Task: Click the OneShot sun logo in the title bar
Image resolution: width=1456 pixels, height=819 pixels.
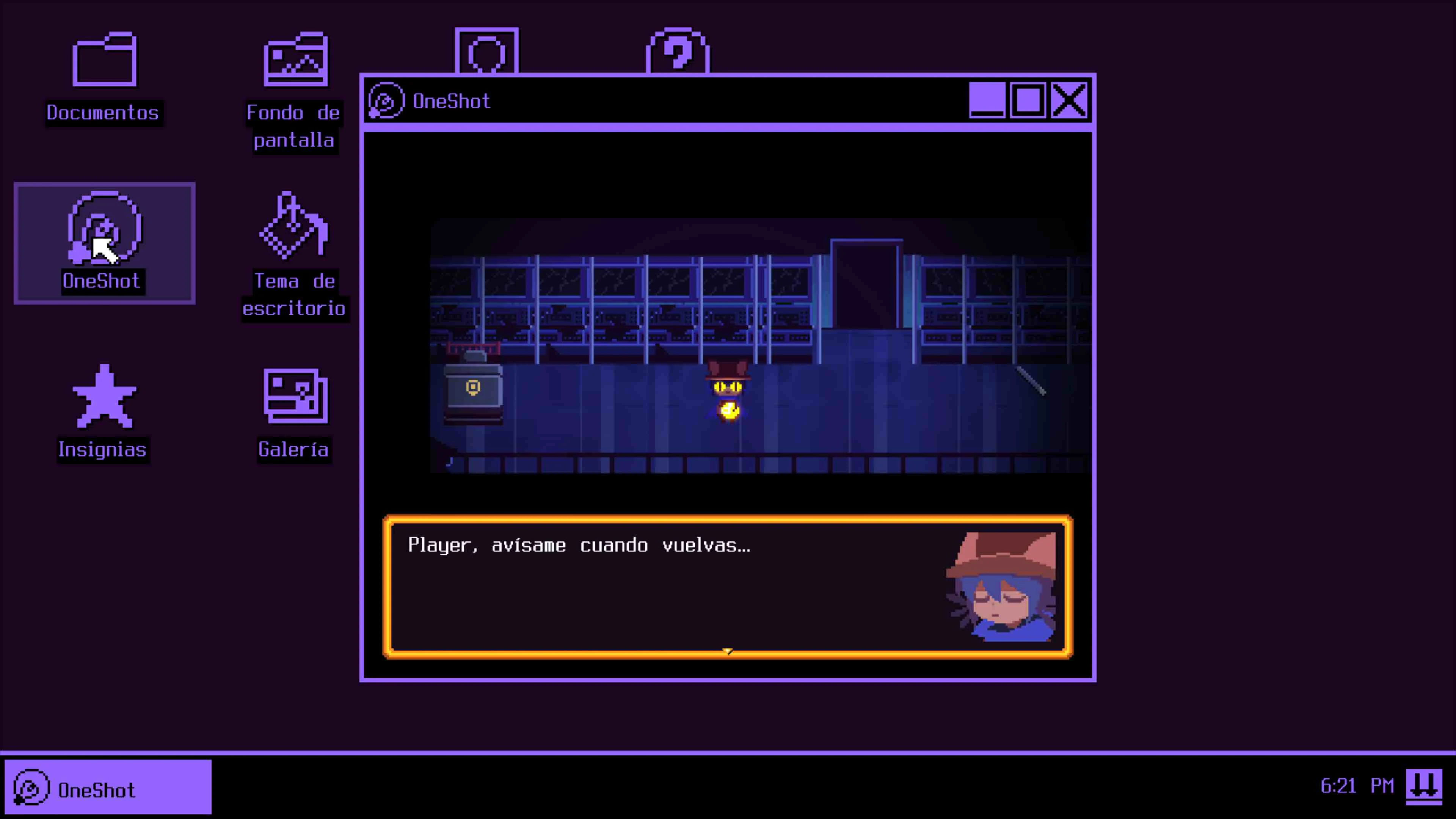Action: tap(386, 100)
